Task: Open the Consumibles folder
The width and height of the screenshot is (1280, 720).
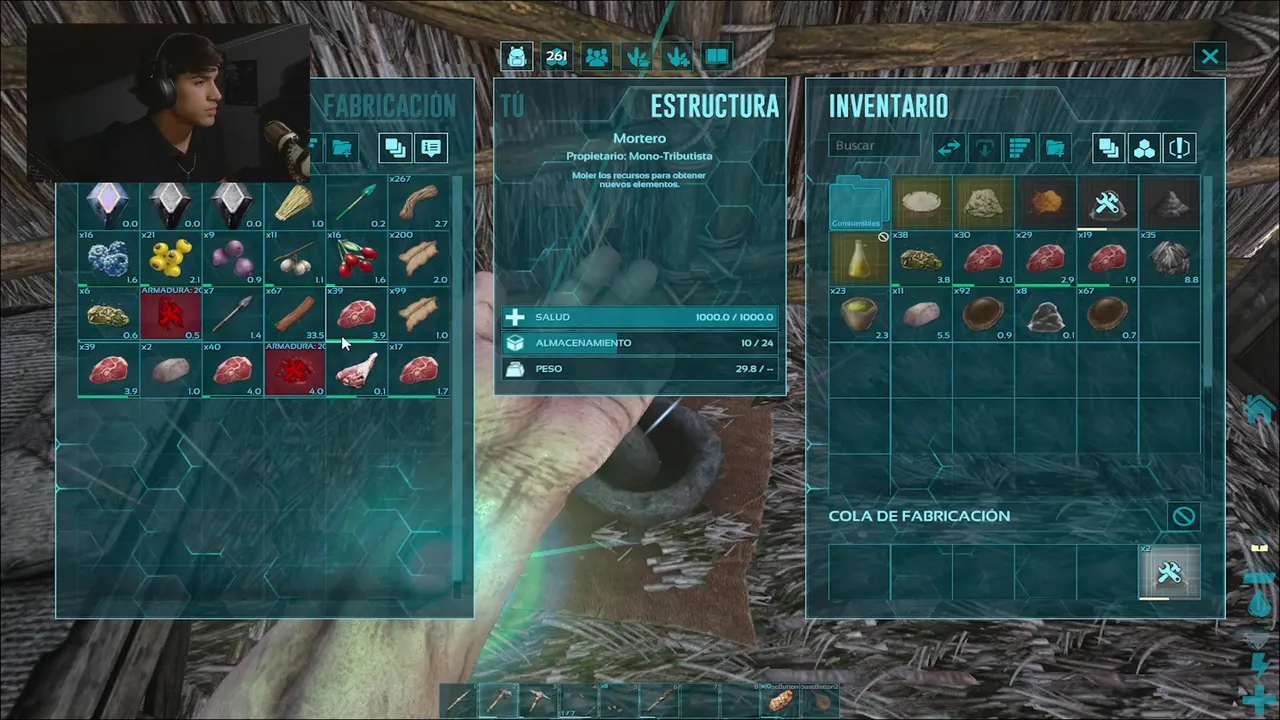Action: coord(860,203)
